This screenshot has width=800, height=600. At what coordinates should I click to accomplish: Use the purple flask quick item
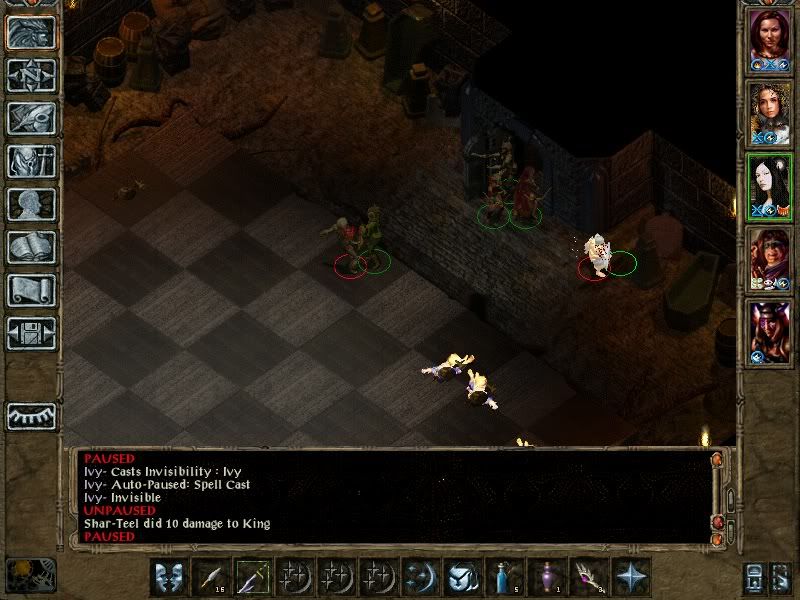click(x=546, y=577)
